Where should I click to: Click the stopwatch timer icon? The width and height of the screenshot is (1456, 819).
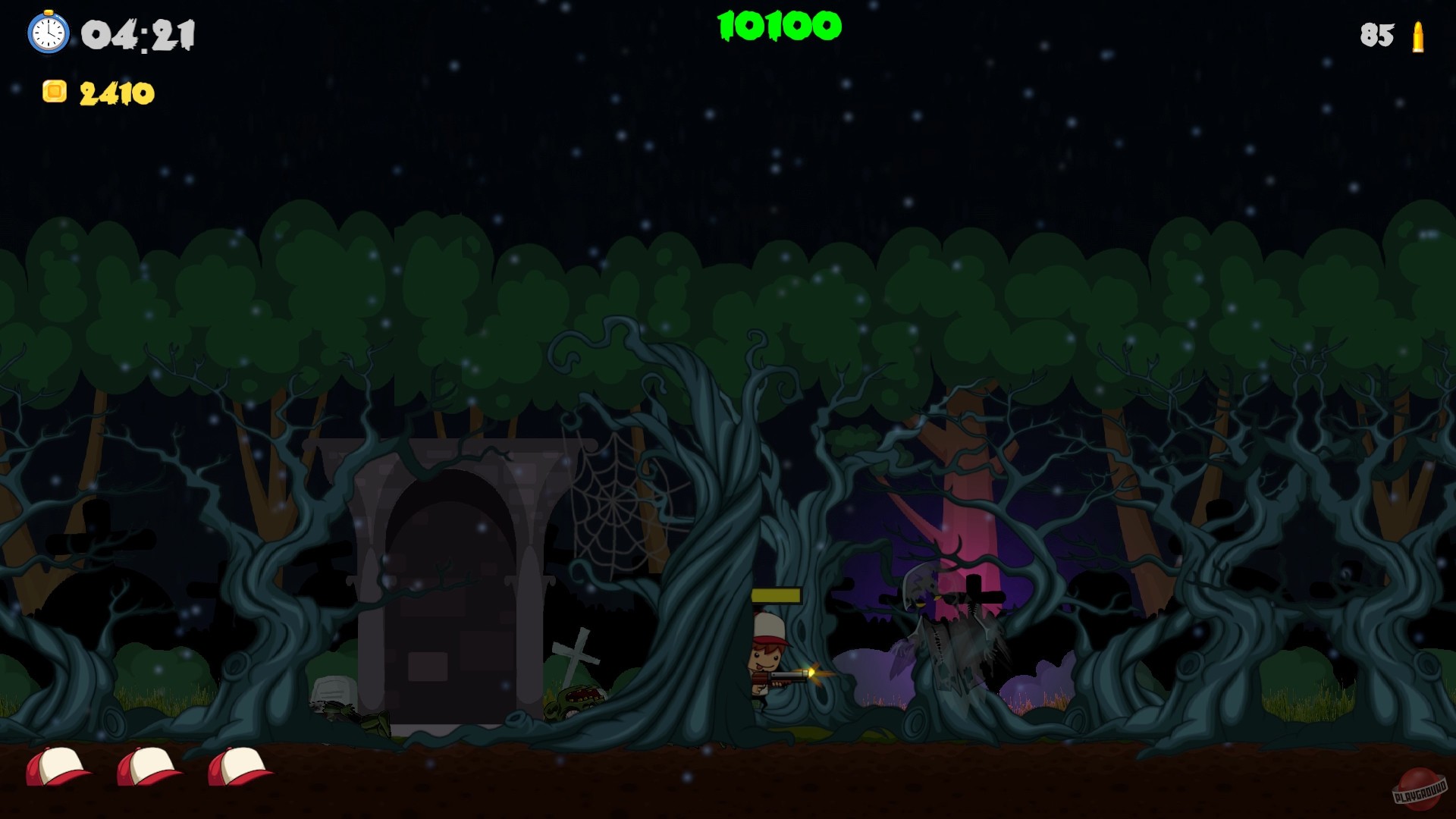[x=49, y=33]
